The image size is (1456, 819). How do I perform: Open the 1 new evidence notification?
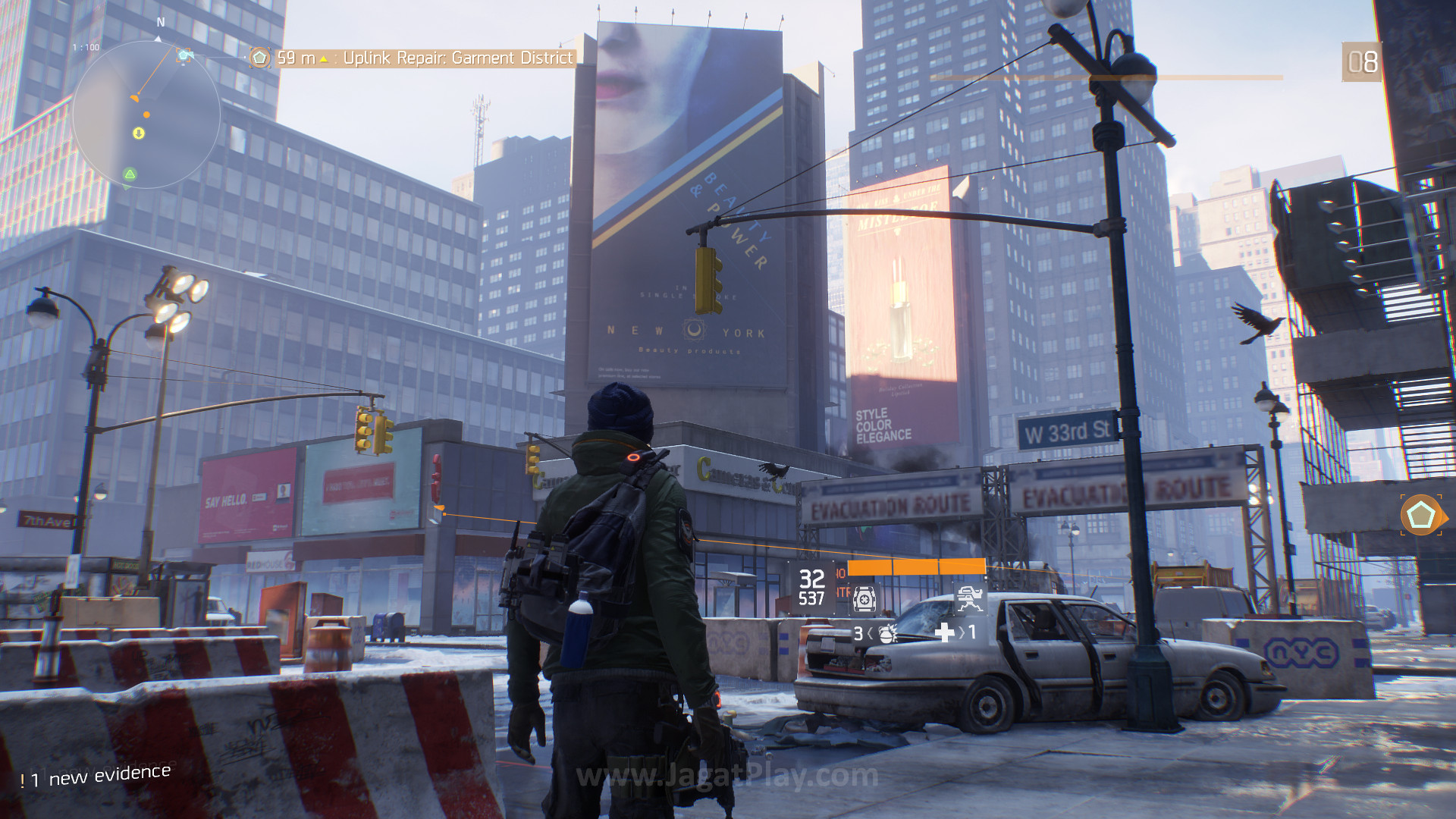96,776
